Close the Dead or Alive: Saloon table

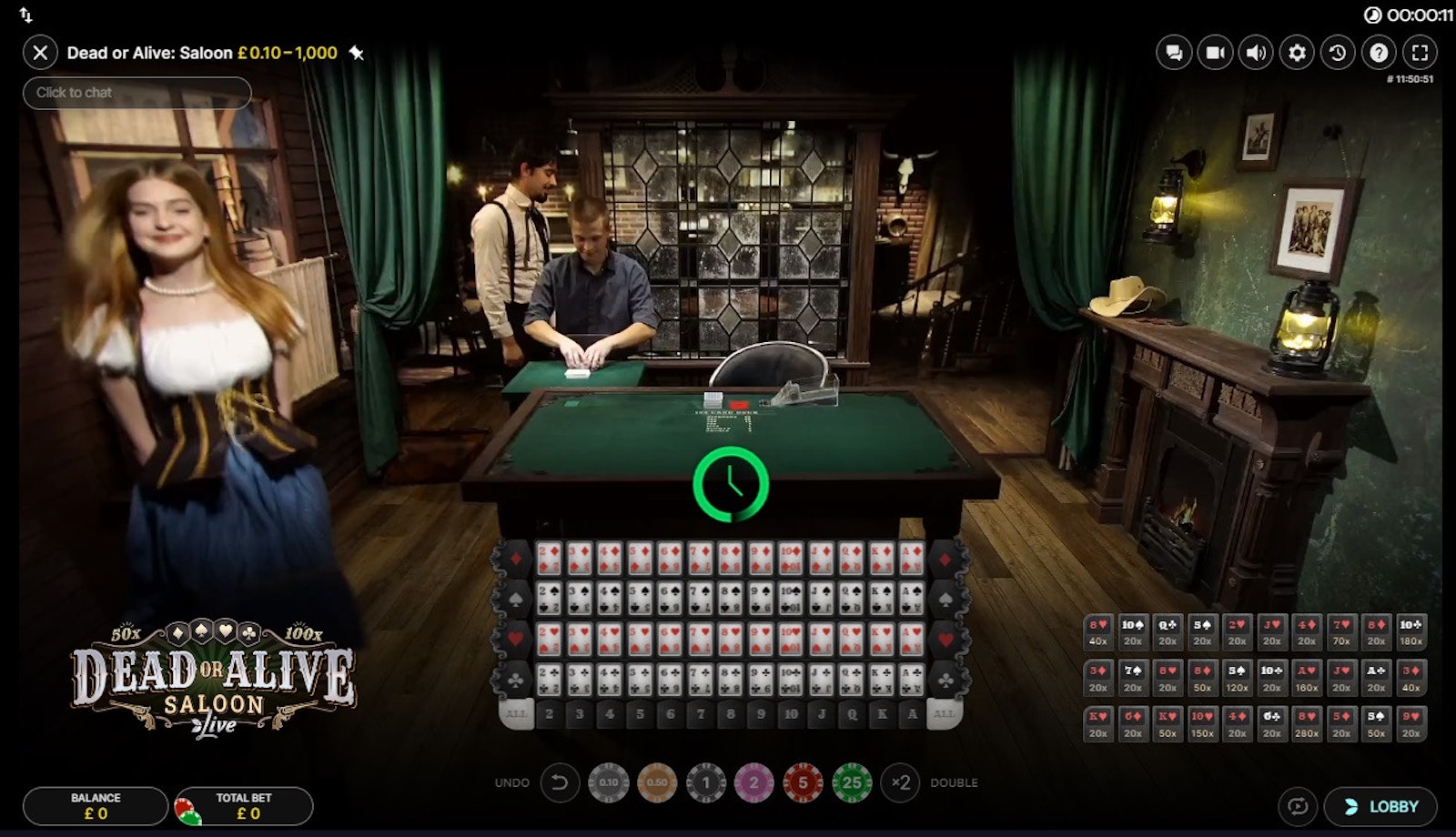click(40, 53)
